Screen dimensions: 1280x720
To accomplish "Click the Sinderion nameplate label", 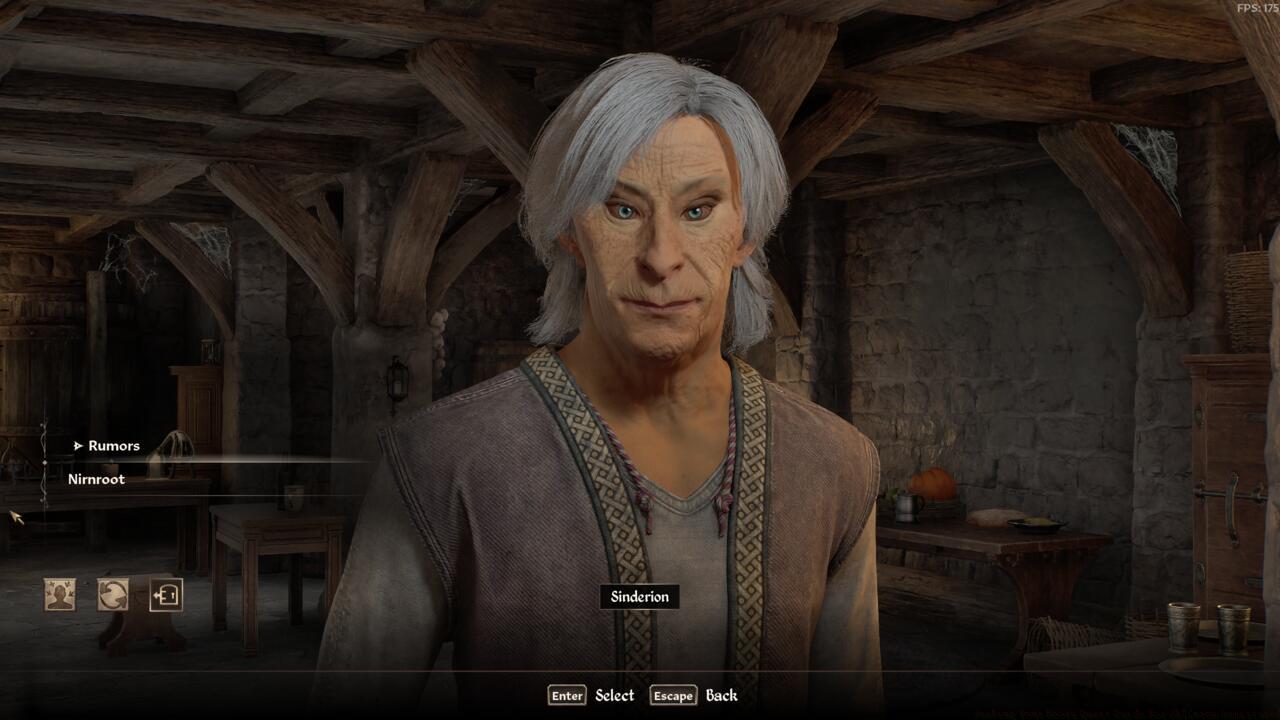I will (x=640, y=596).
